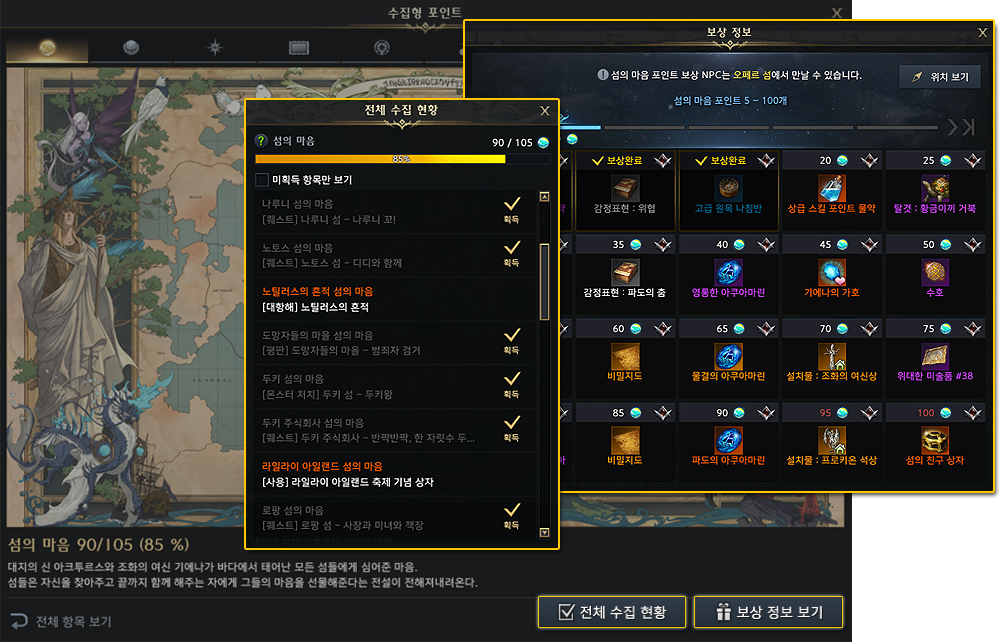Open 보상 정보 보기 button
This screenshot has height=642, width=1000.
tap(769, 612)
